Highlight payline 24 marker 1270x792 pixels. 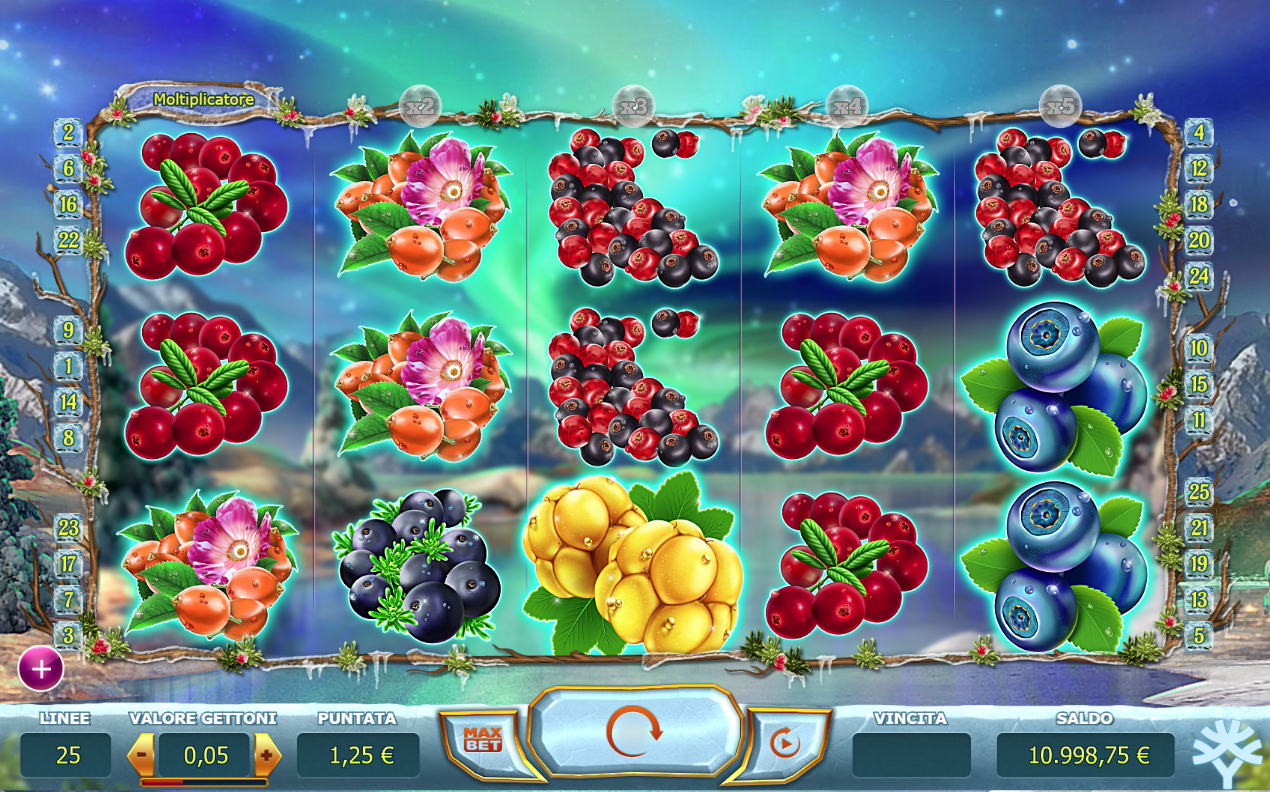(1199, 276)
